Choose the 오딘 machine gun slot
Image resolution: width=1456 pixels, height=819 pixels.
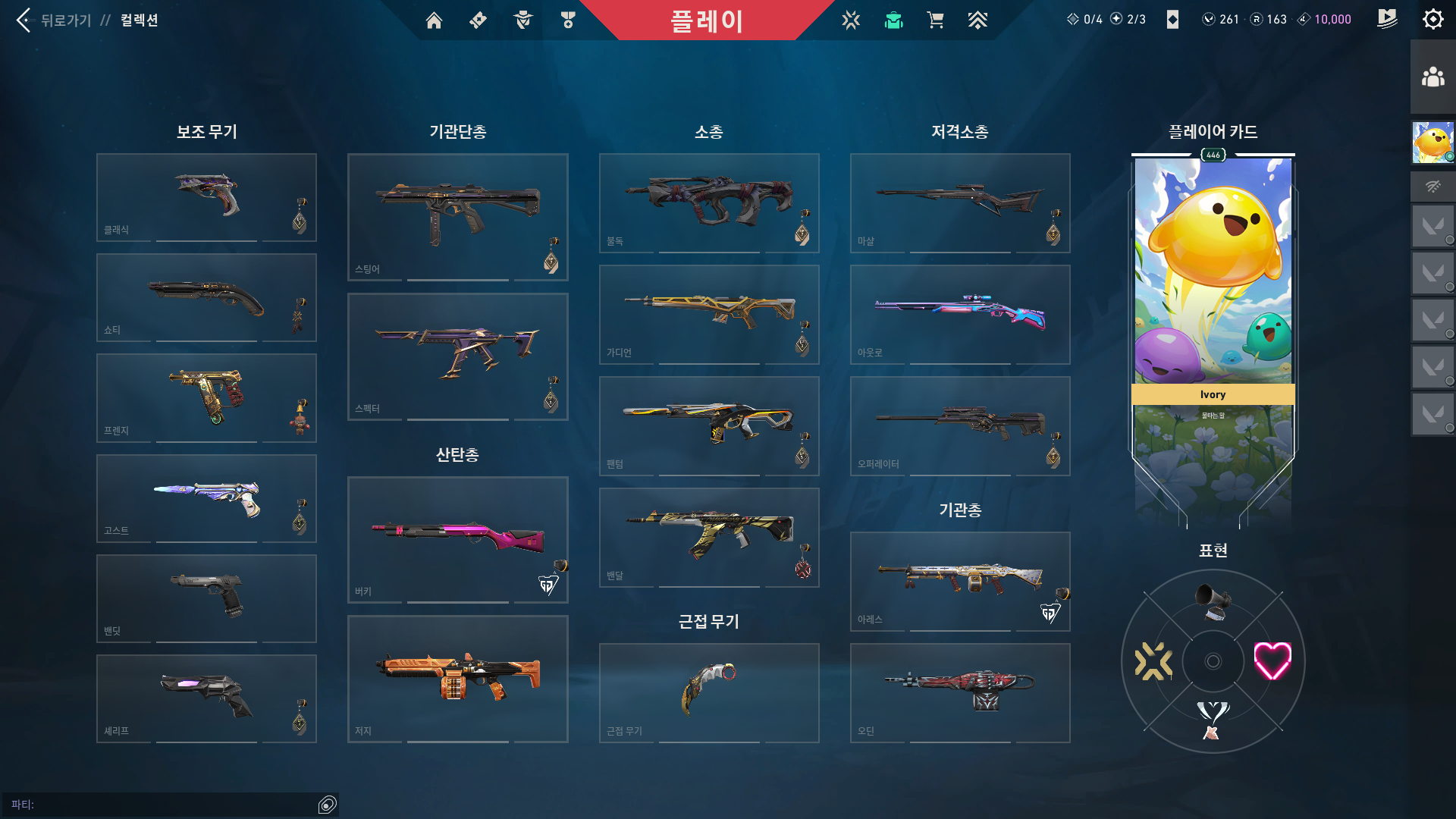coord(960,692)
